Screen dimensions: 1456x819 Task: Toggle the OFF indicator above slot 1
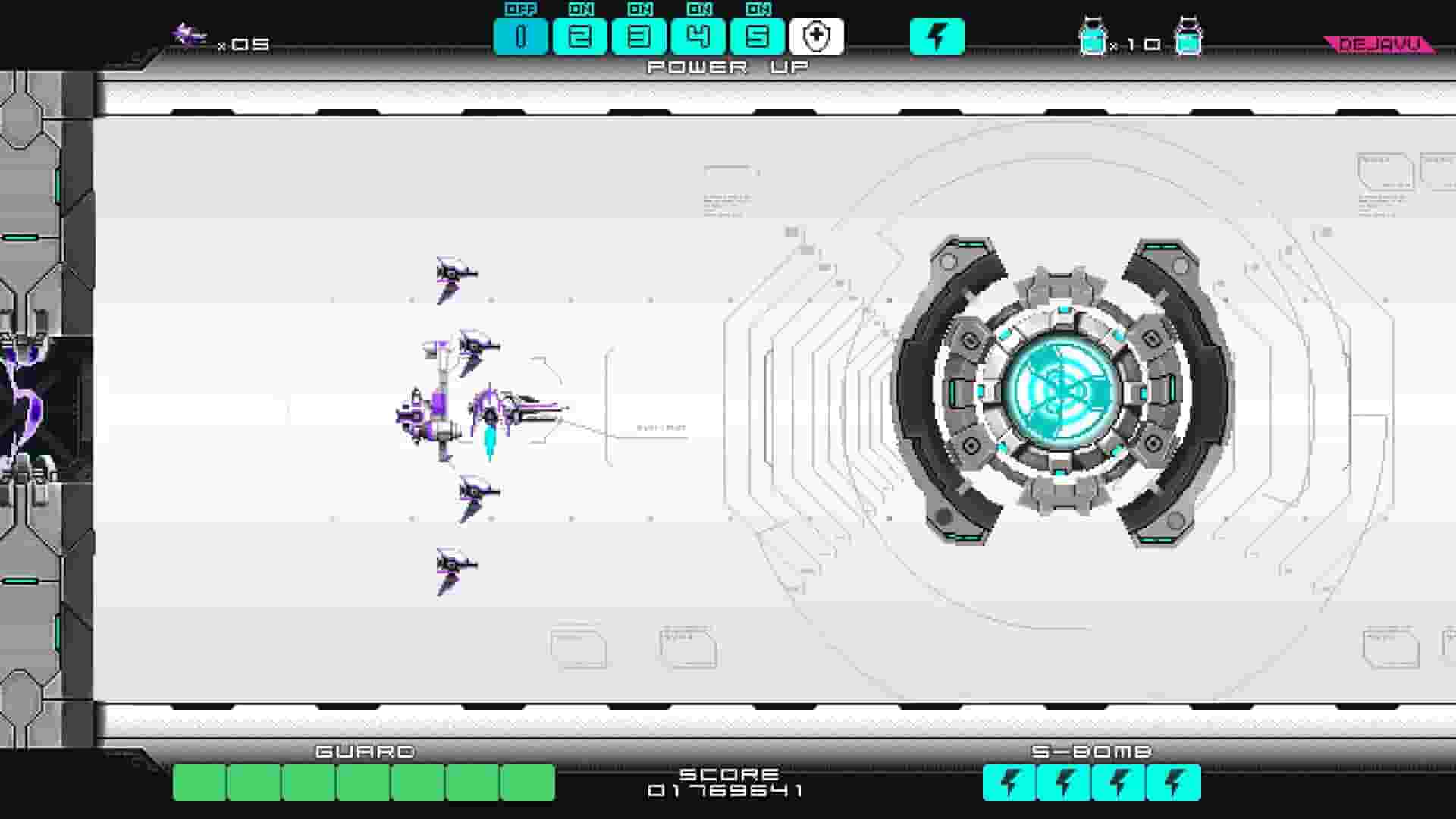point(519,11)
